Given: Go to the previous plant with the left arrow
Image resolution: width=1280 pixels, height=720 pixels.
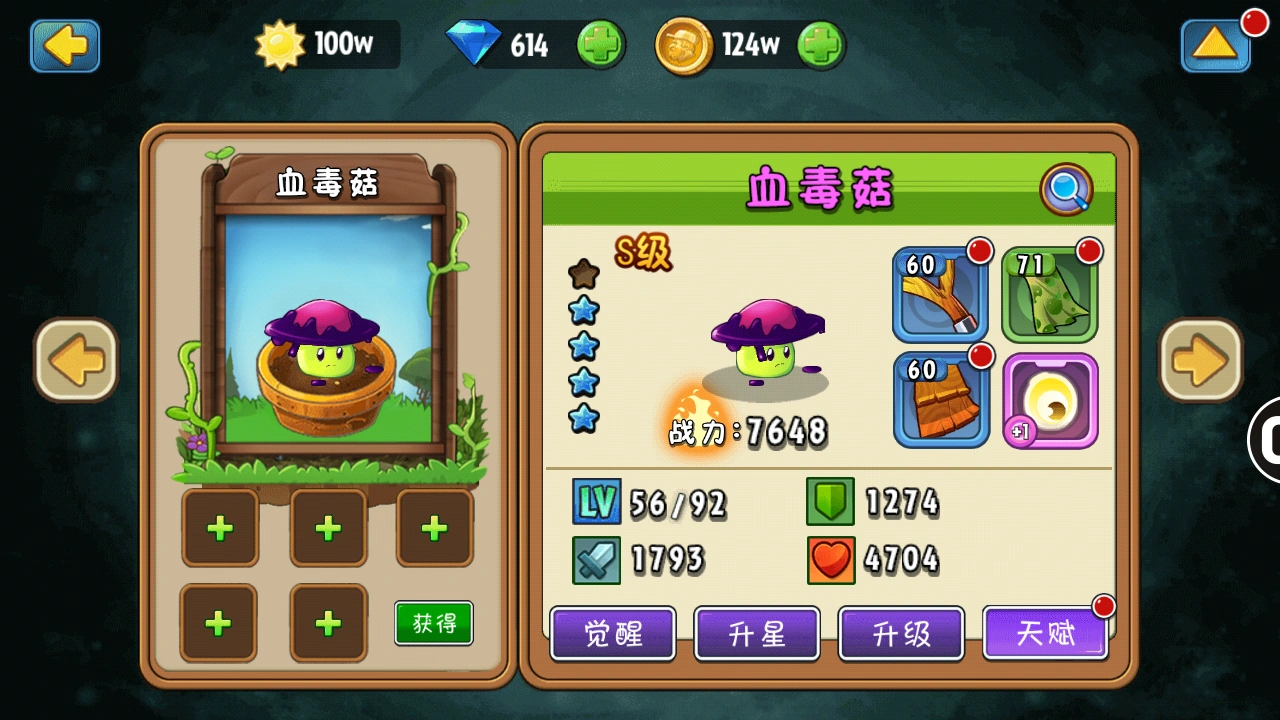Looking at the screenshot, I should 75,360.
